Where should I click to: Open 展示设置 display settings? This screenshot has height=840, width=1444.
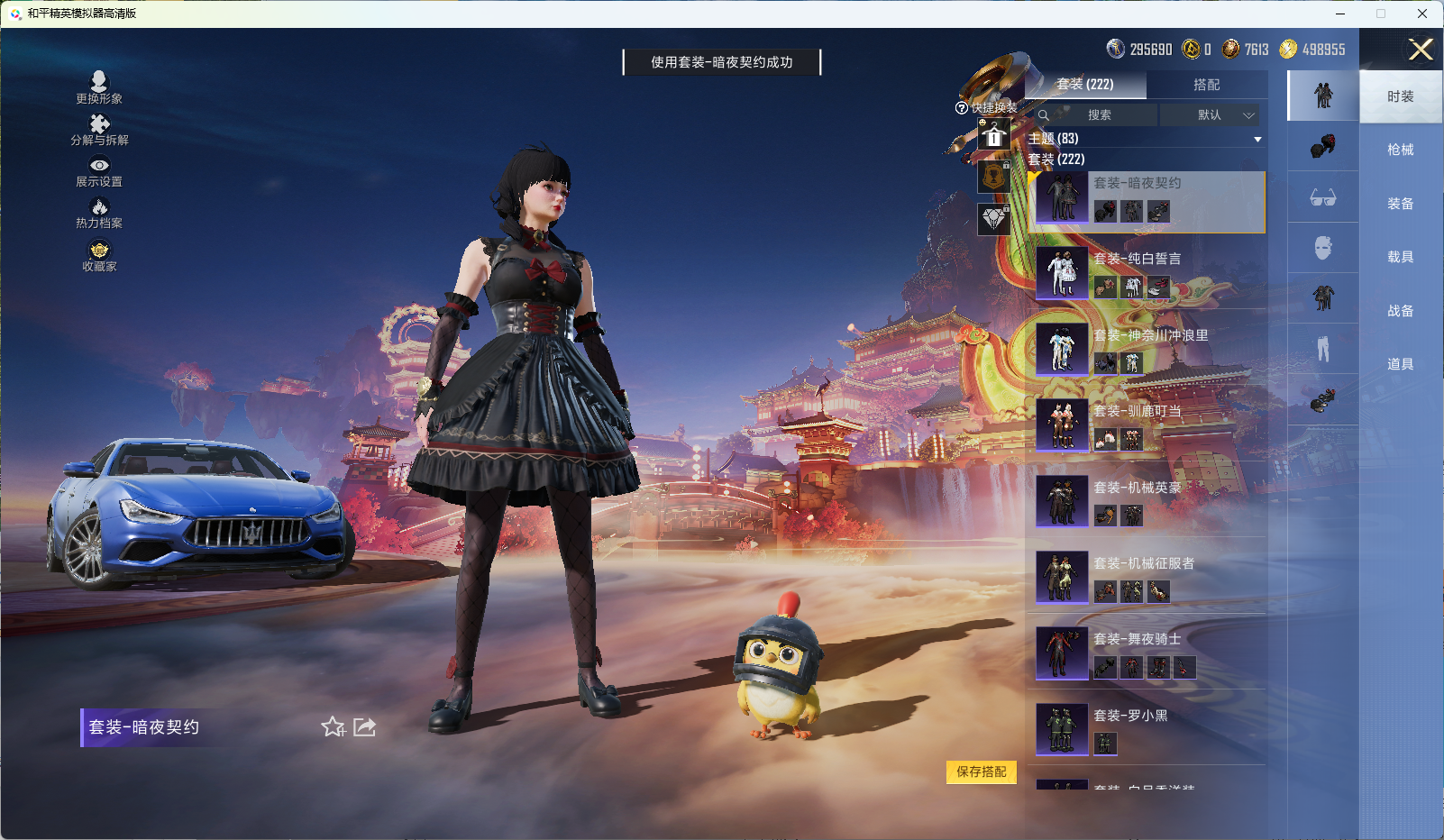coord(99,171)
